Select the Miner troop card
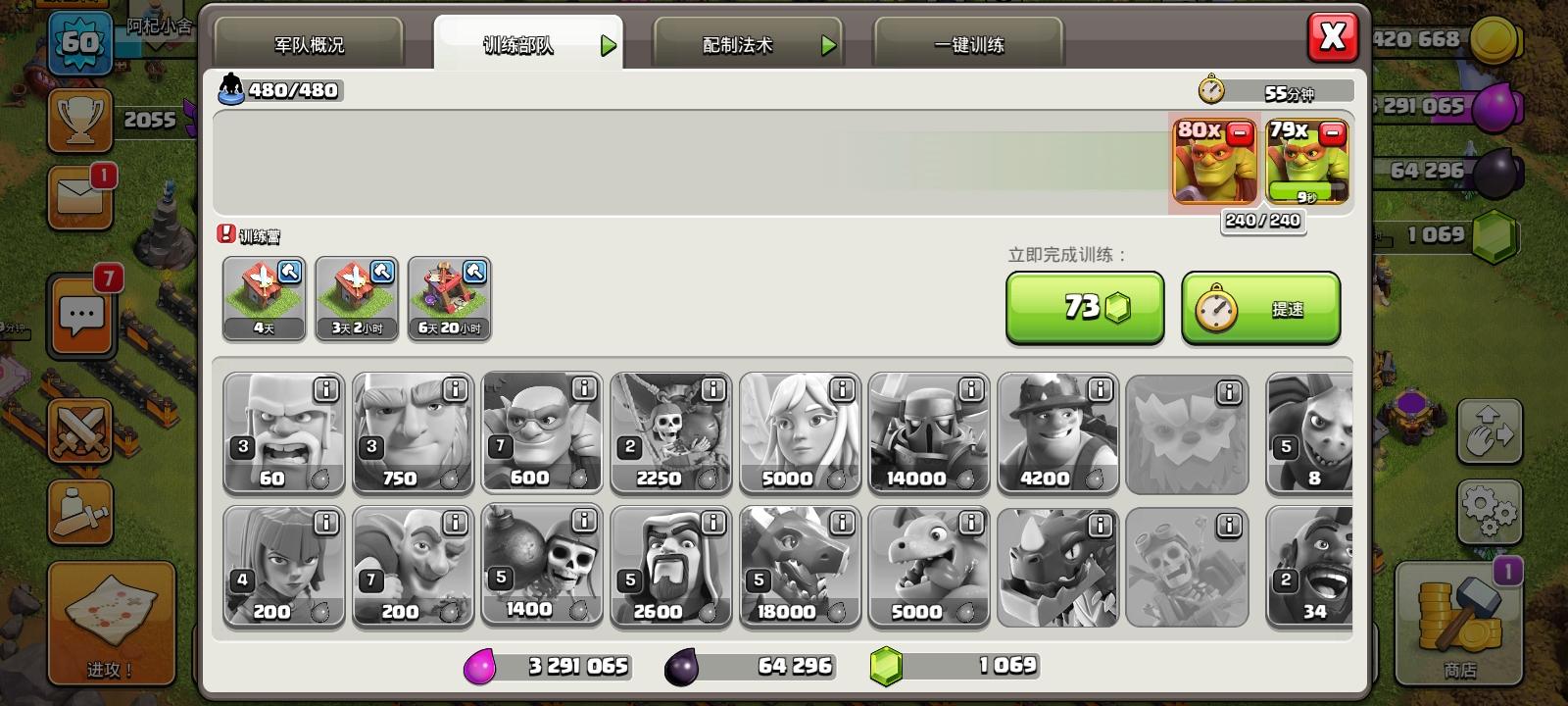The width and height of the screenshot is (1568, 706). coord(1059,434)
